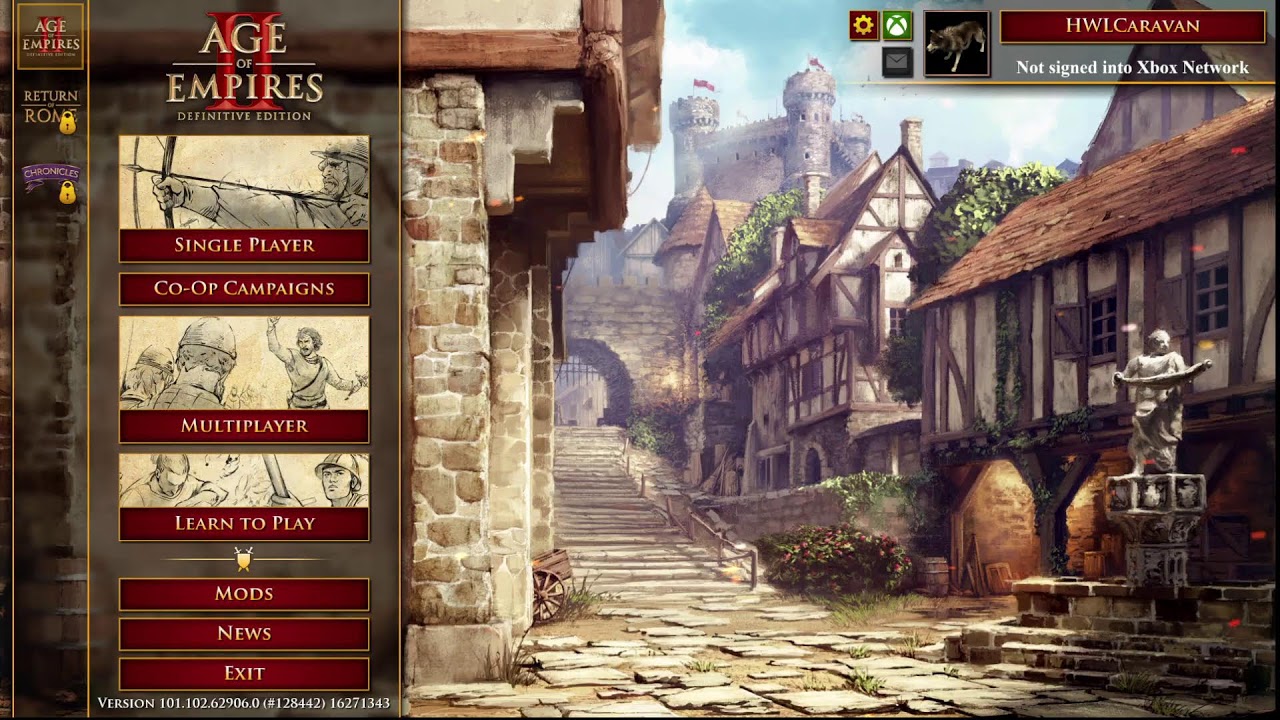This screenshot has width=1280, height=720.
Task: Show the News page
Action: pos(244,633)
